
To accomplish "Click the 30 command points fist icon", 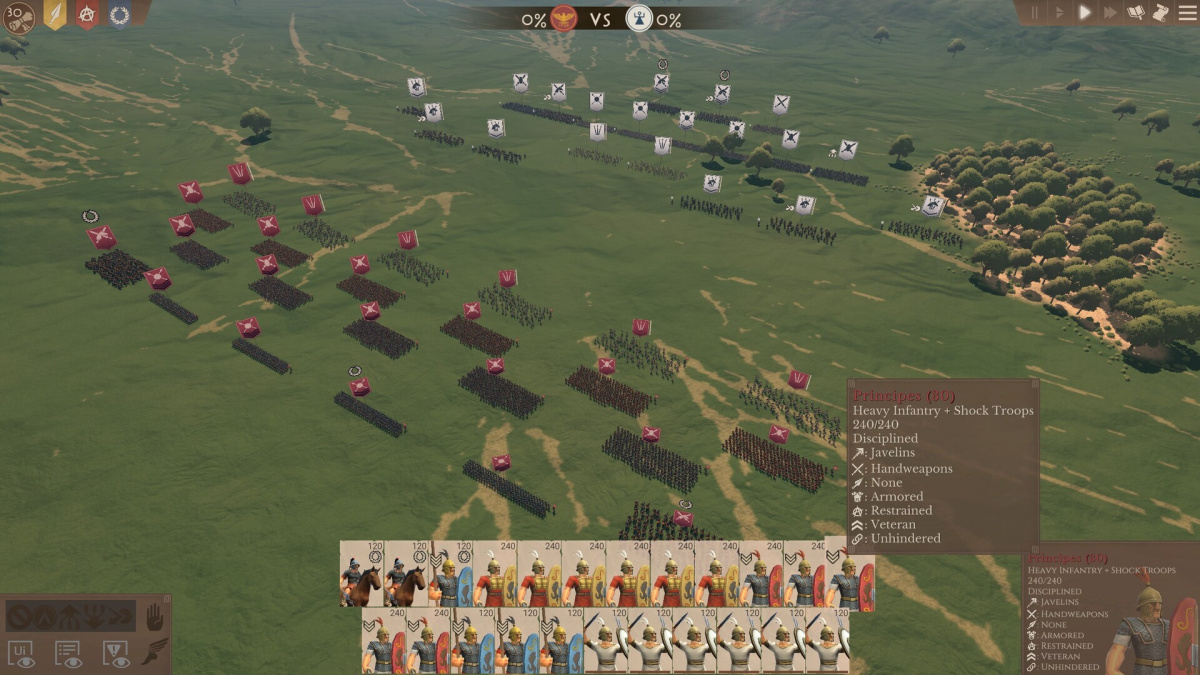I will coord(19,17).
